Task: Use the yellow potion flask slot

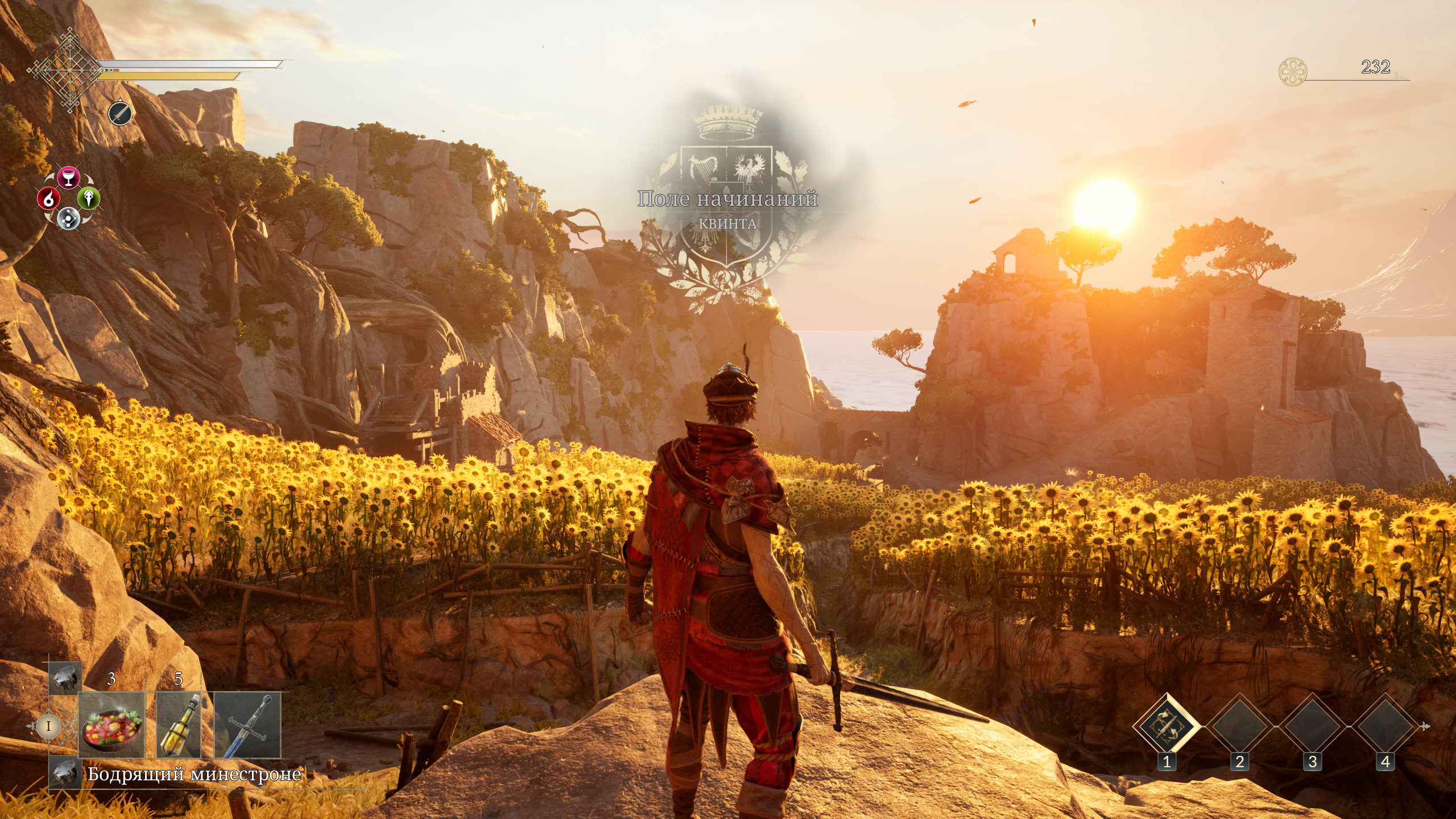Action: (179, 725)
